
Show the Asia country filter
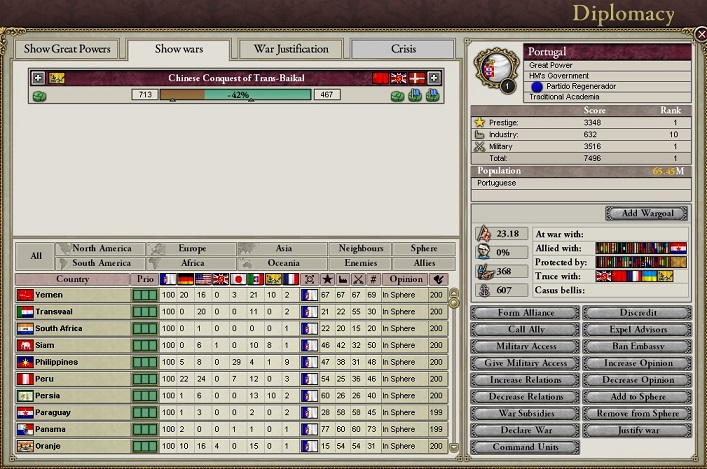coord(283,248)
